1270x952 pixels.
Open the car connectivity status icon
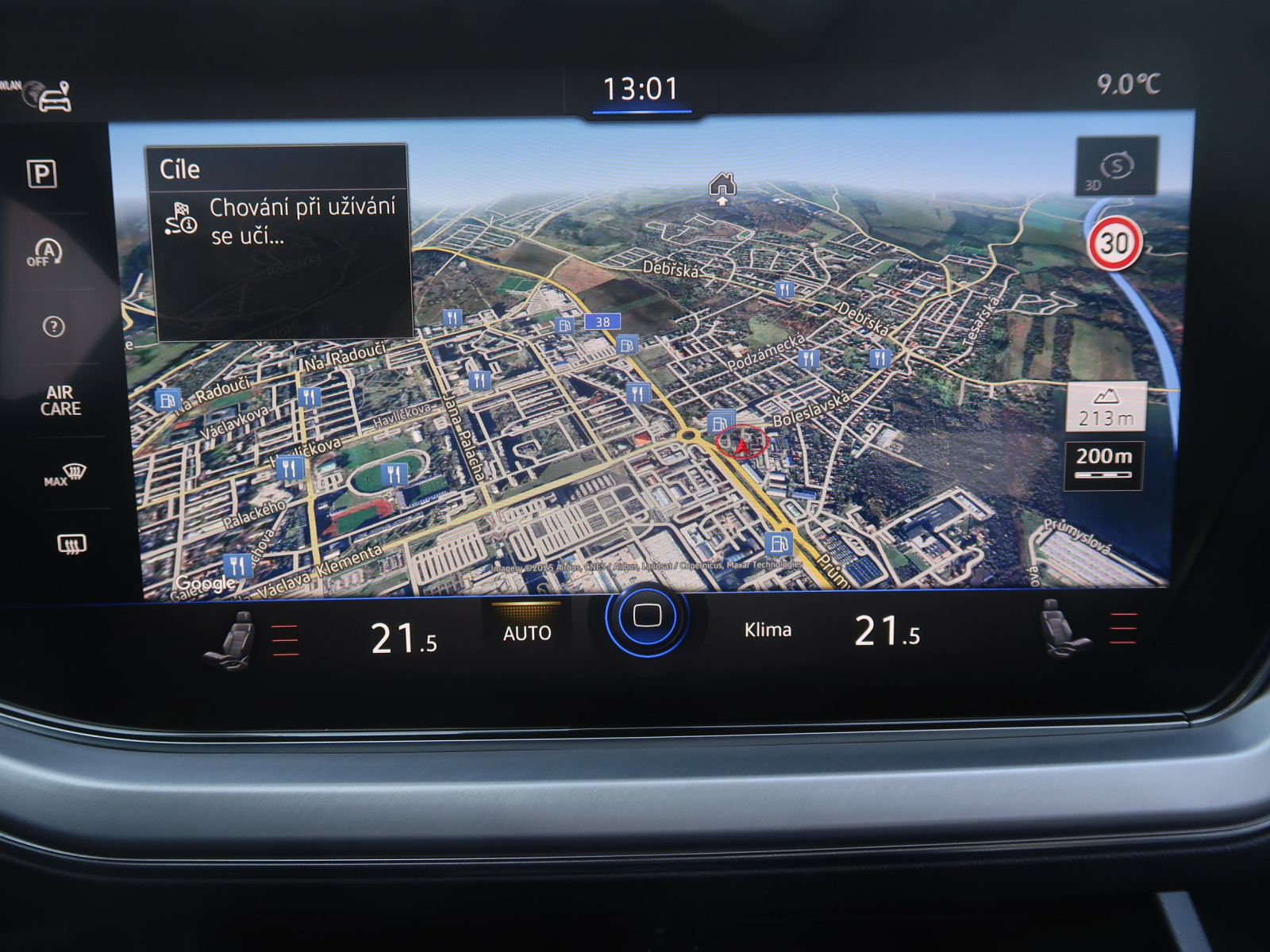point(52,97)
